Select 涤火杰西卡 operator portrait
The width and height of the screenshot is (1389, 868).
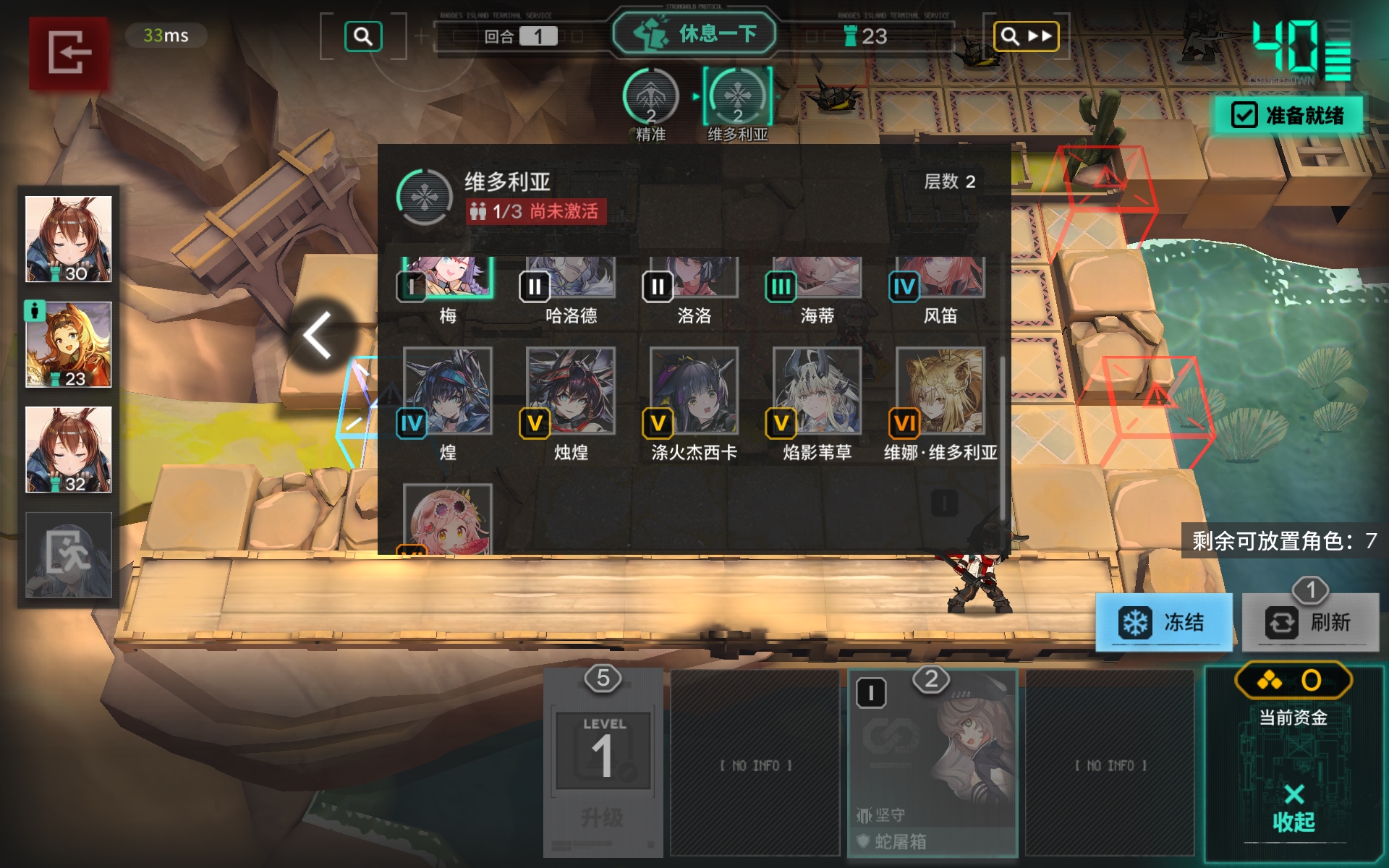click(694, 391)
